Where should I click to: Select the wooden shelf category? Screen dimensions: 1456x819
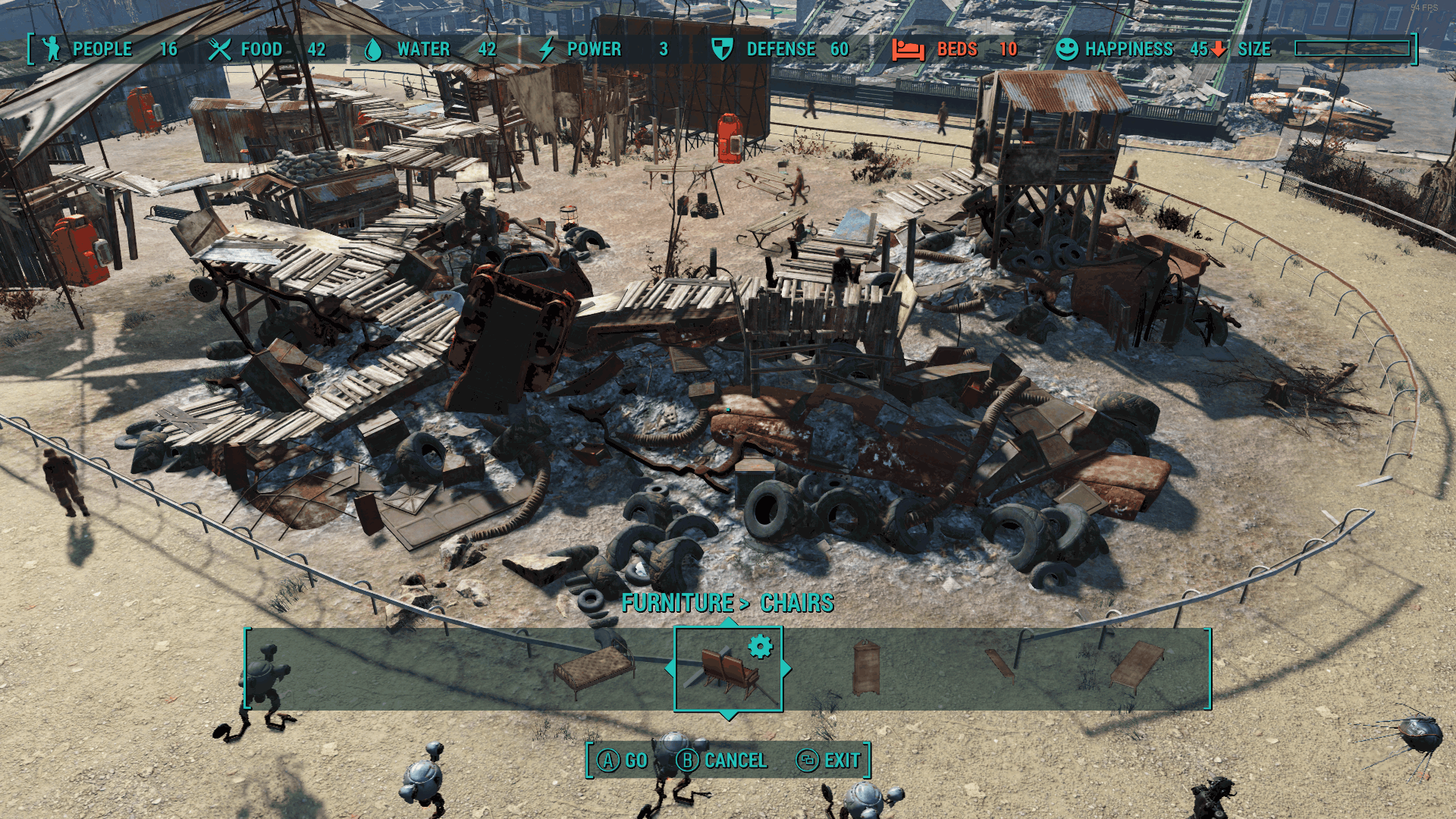pos(999,664)
